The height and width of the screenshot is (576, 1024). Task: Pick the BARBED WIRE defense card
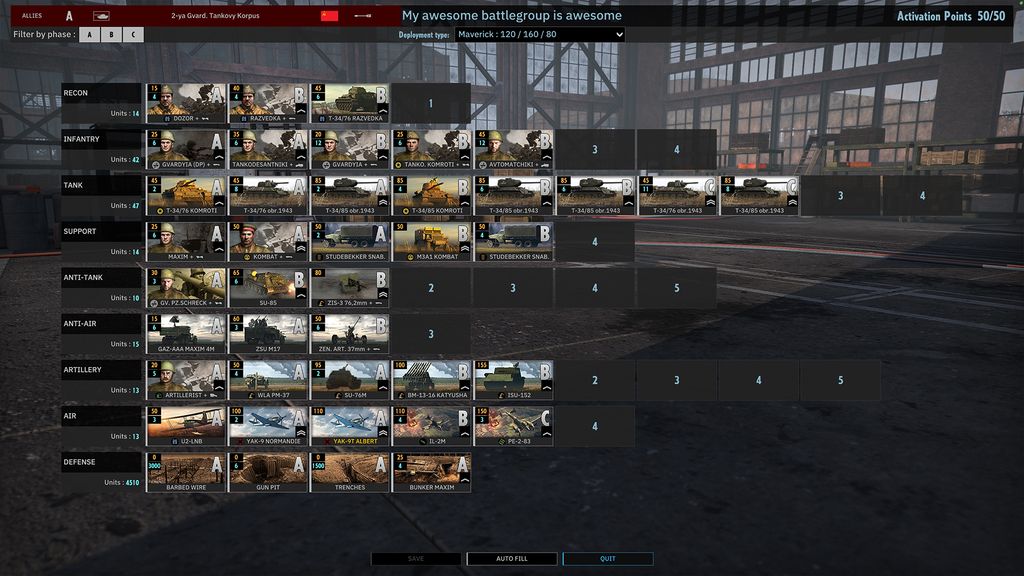(x=186, y=472)
